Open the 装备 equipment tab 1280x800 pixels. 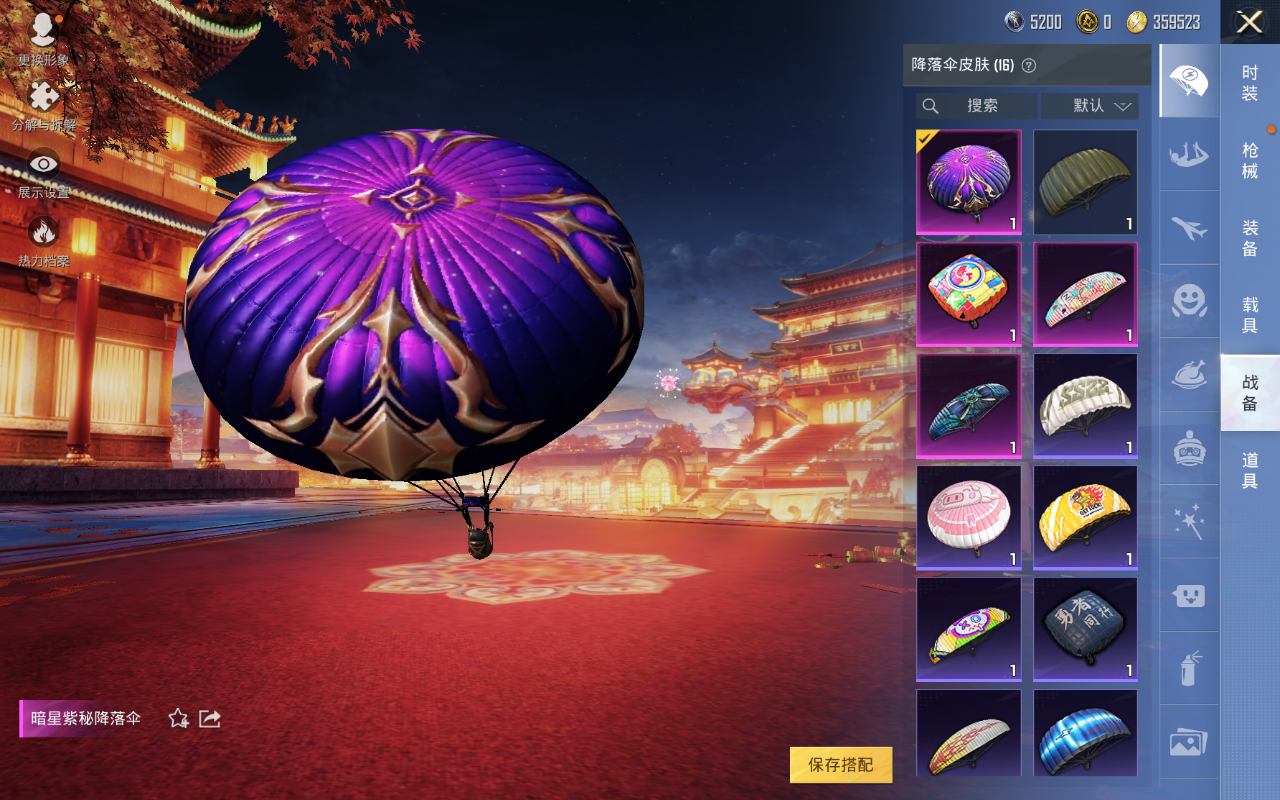coord(1250,238)
